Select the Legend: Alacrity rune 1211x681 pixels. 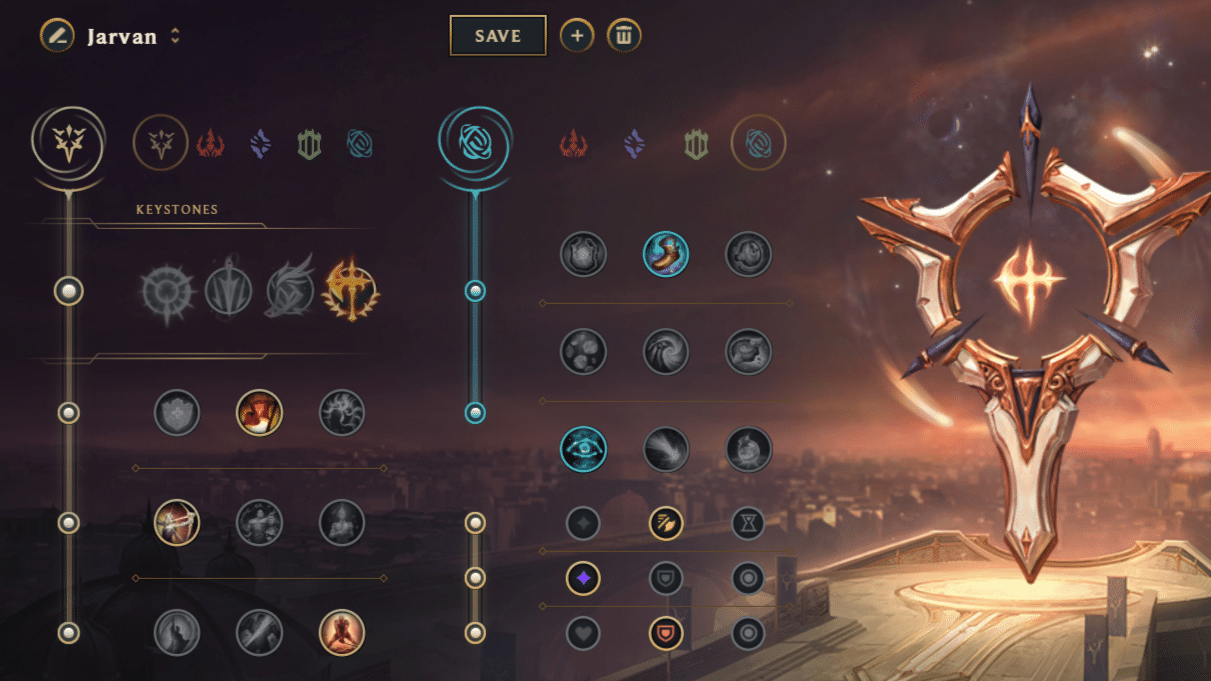(x=177, y=522)
